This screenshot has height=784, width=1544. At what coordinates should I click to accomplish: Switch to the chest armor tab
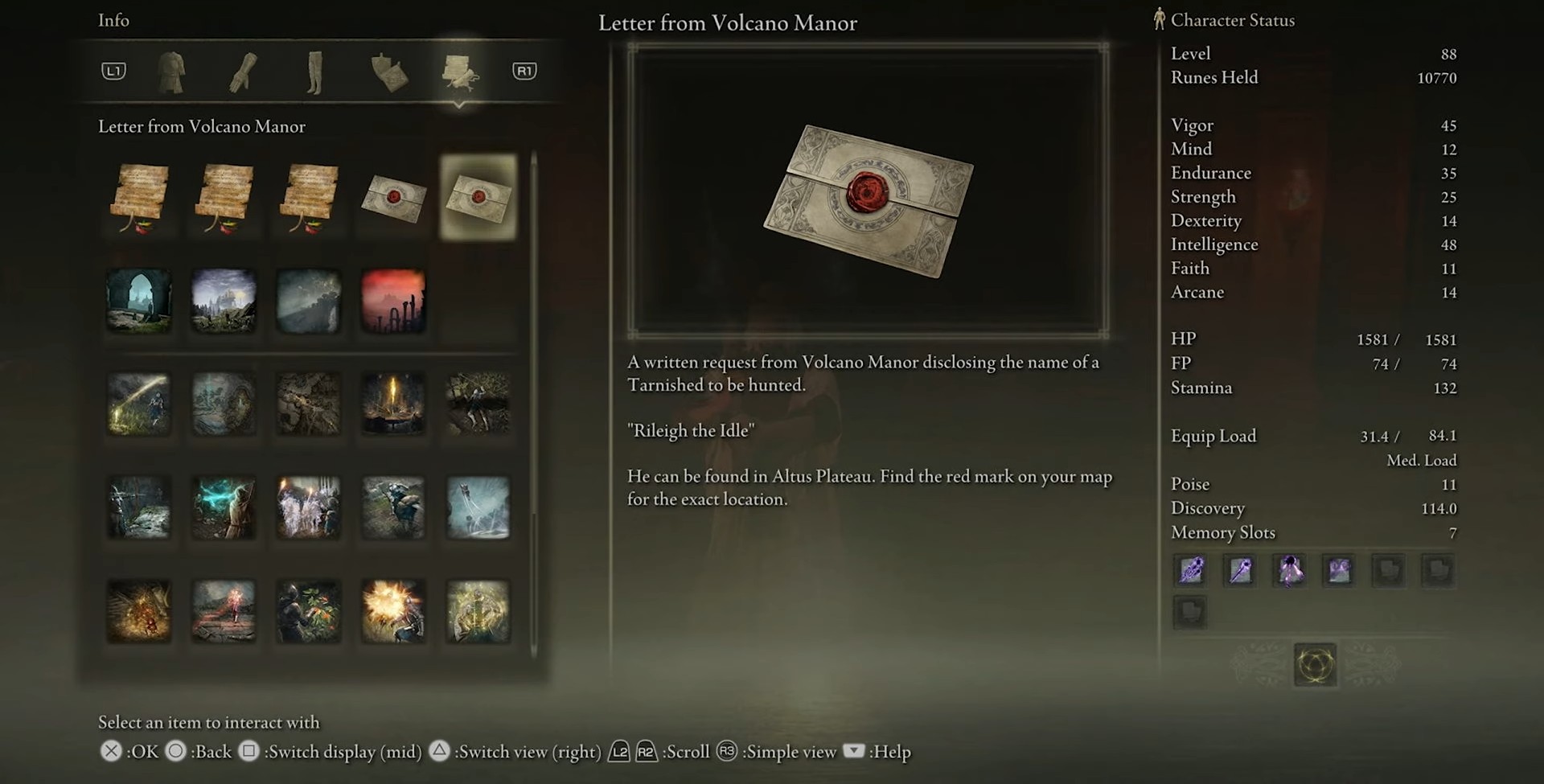pos(170,72)
